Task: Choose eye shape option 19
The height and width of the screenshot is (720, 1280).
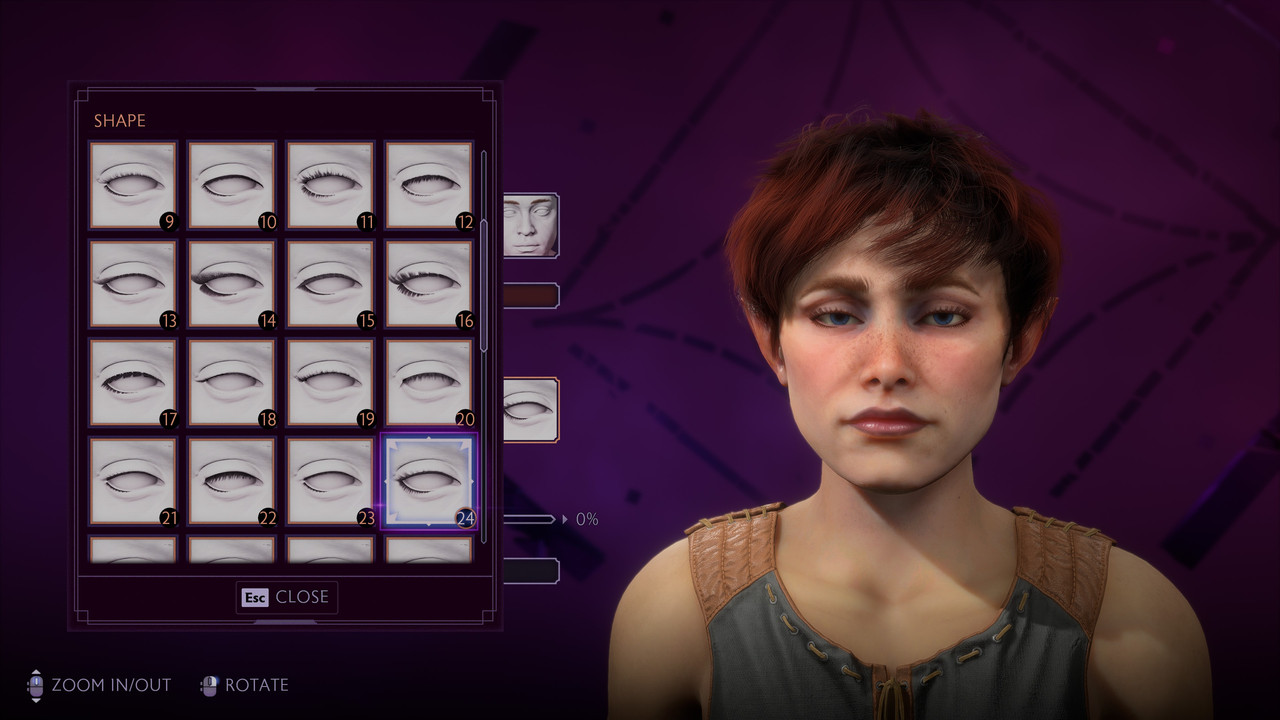Action: click(x=330, y=383)
